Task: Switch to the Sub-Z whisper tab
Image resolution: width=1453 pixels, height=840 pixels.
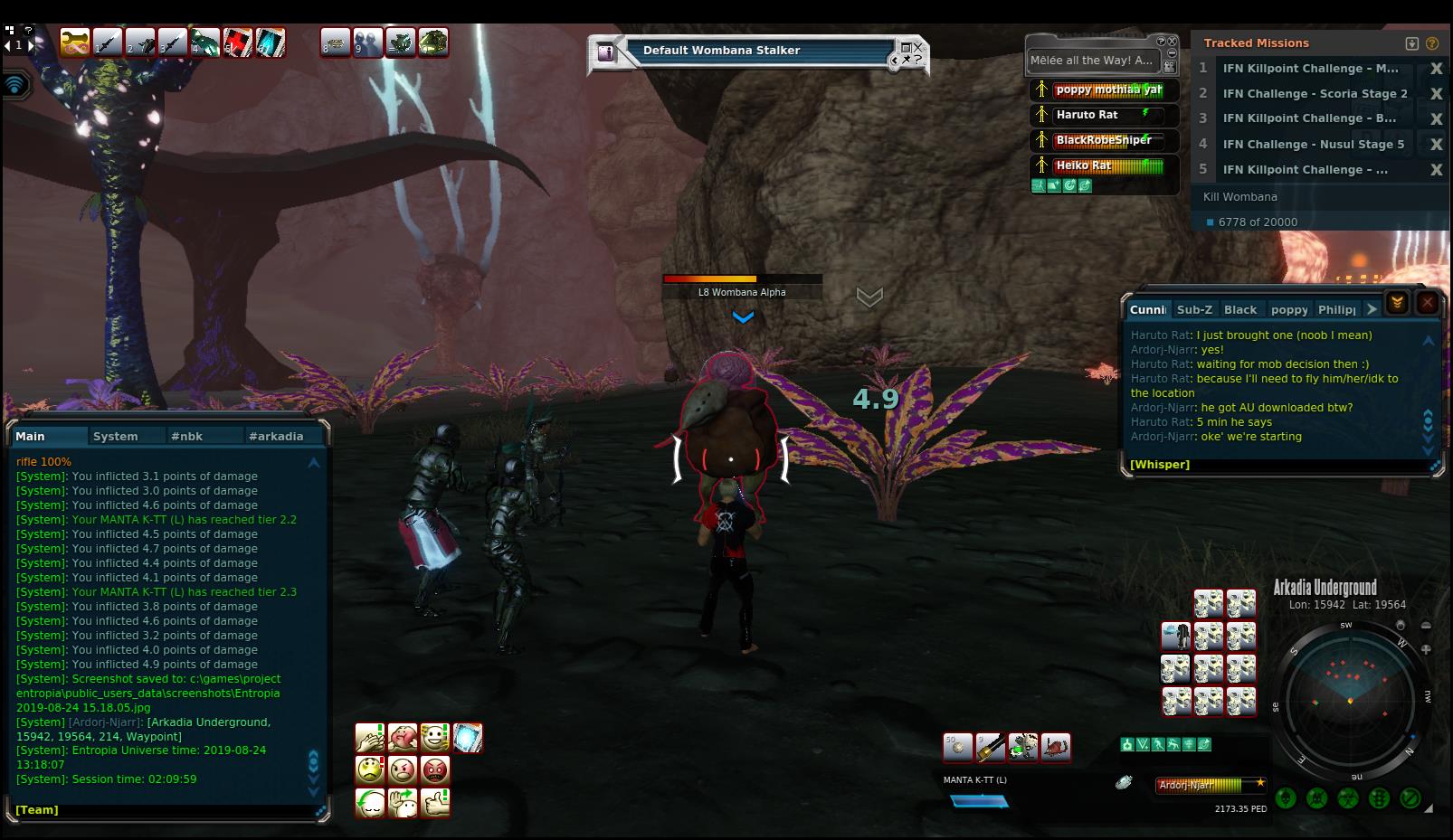Action: [x=1194, y=309]
